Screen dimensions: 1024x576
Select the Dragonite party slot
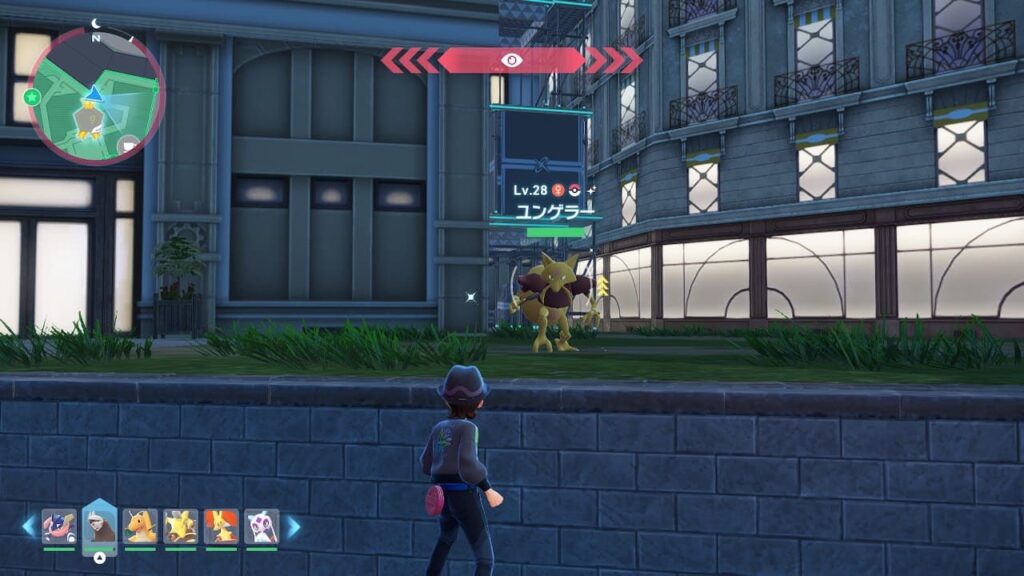click(140, 526)
